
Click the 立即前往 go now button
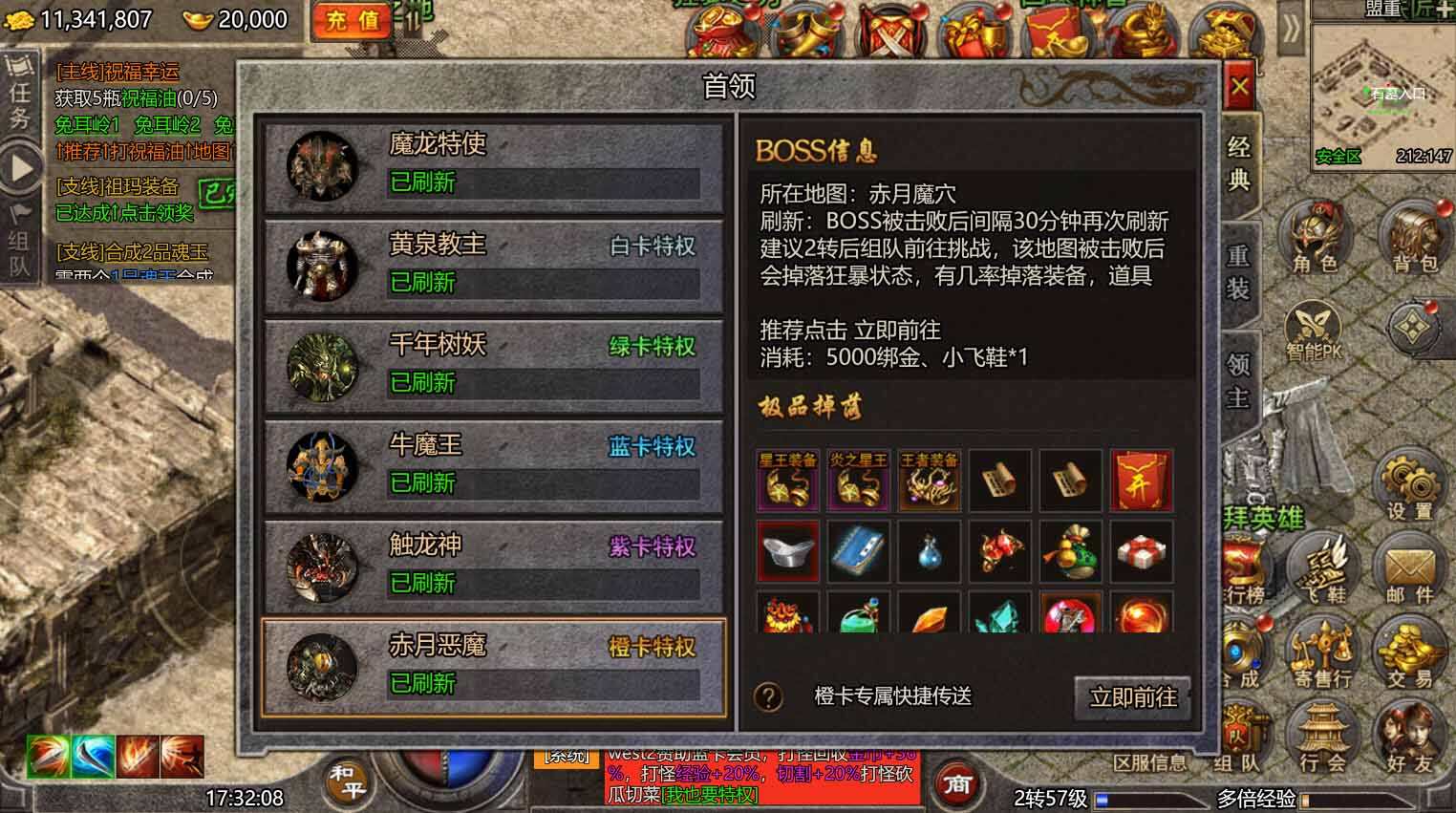(1134, 698)
